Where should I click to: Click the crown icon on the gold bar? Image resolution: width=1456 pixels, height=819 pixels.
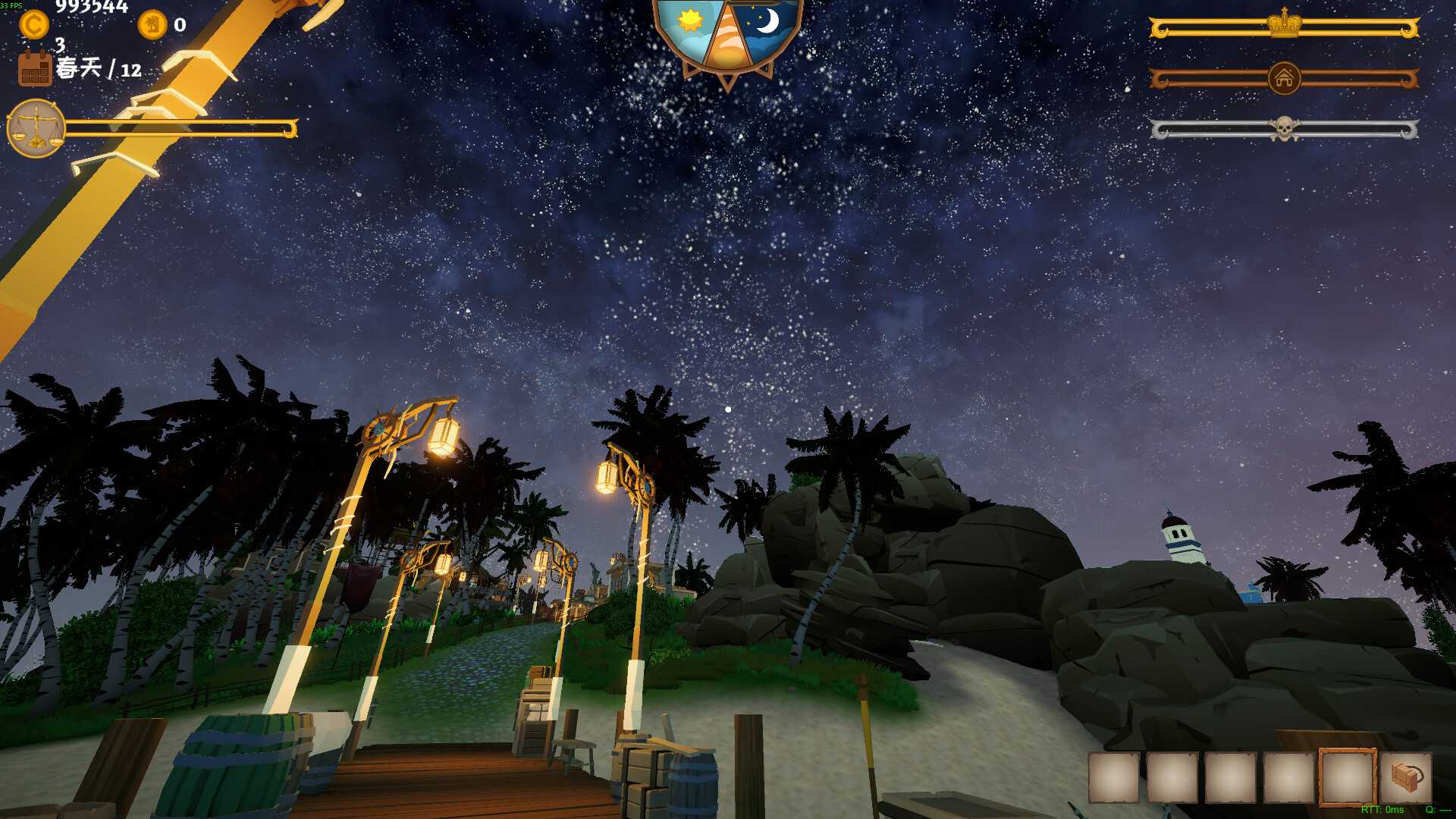coord(1285,25)
